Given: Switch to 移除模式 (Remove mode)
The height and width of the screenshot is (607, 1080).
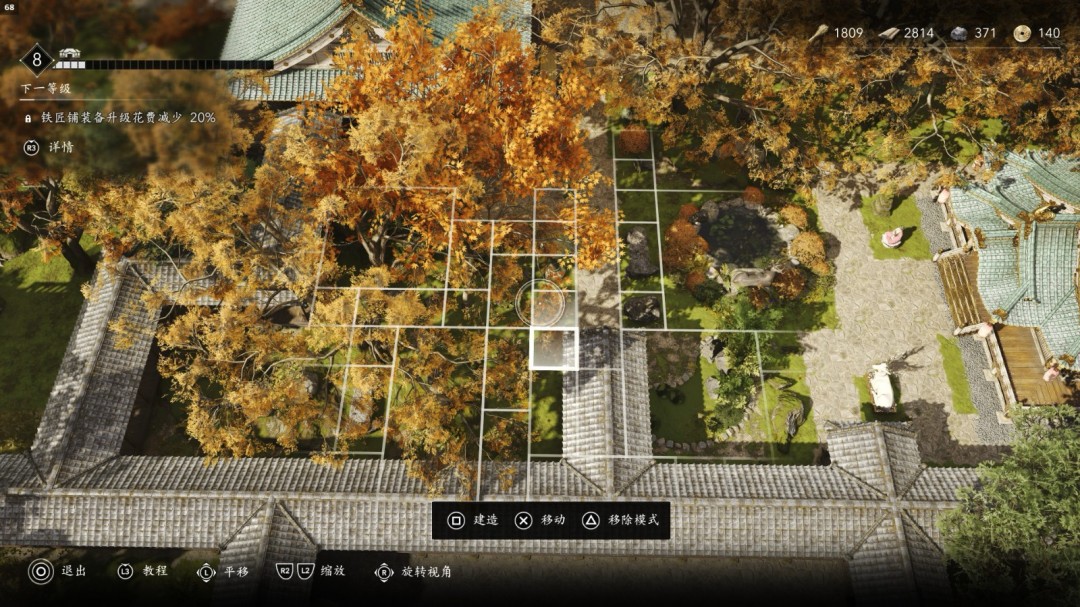Looking at the screenshot, I should pos(620,520).
